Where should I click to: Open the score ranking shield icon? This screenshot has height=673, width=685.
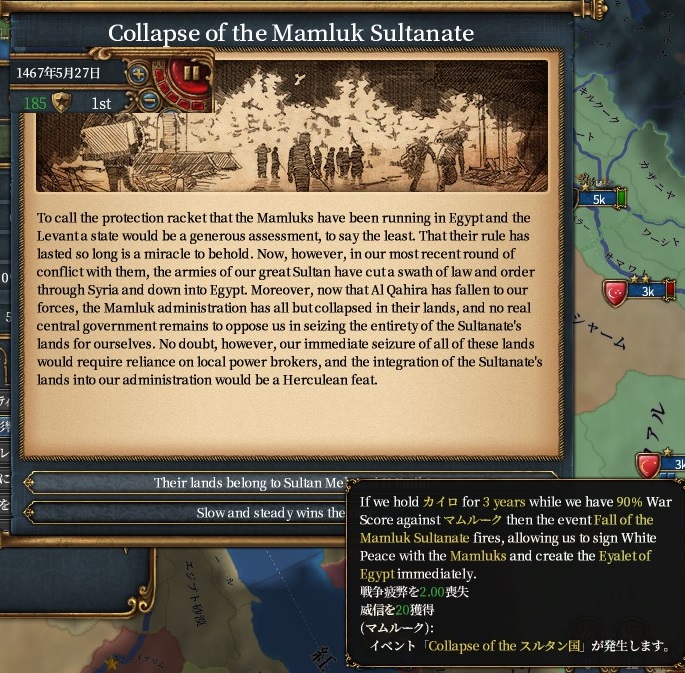click(61, 102)
